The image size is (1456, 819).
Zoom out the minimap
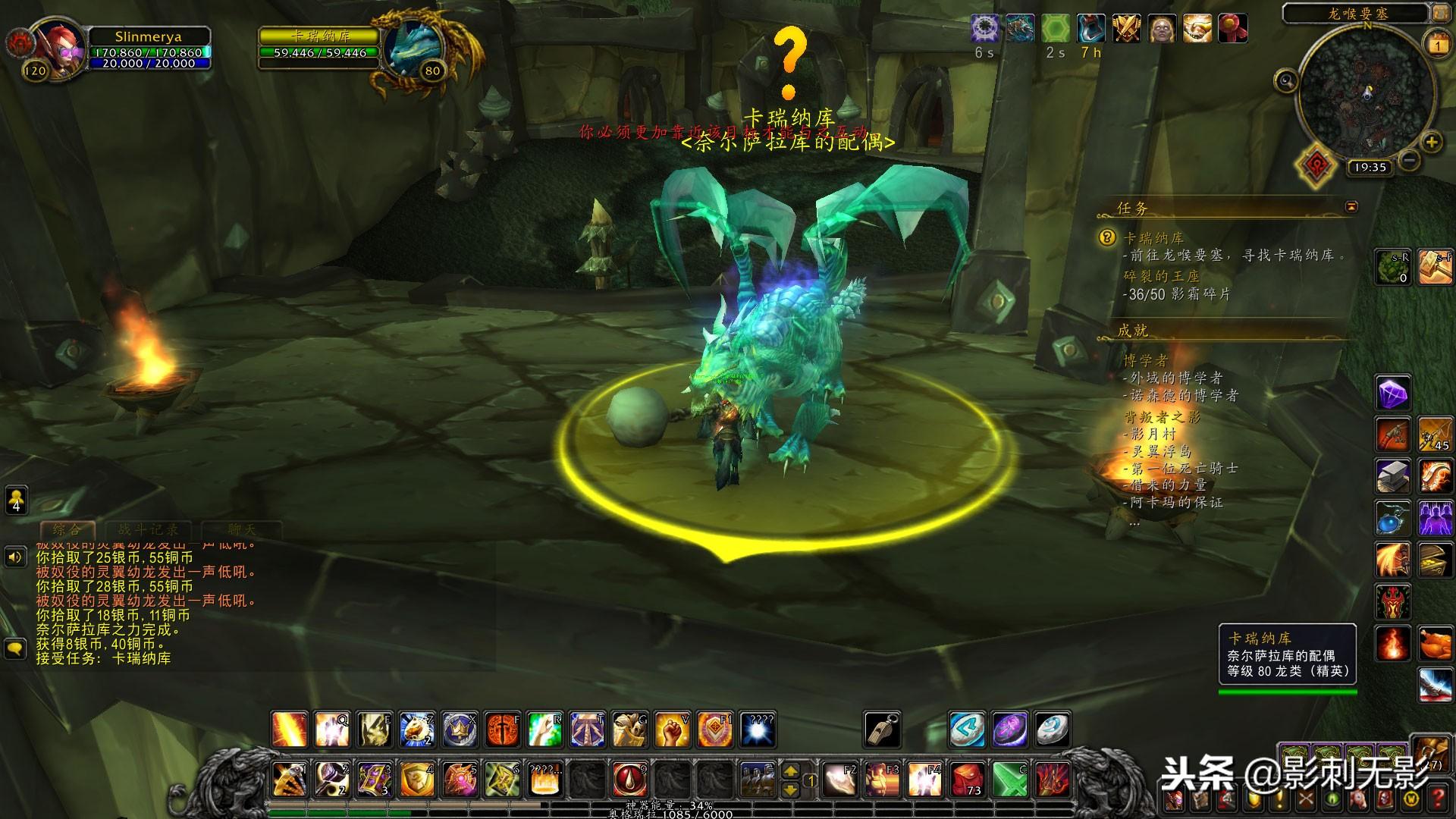(1409, 160)
